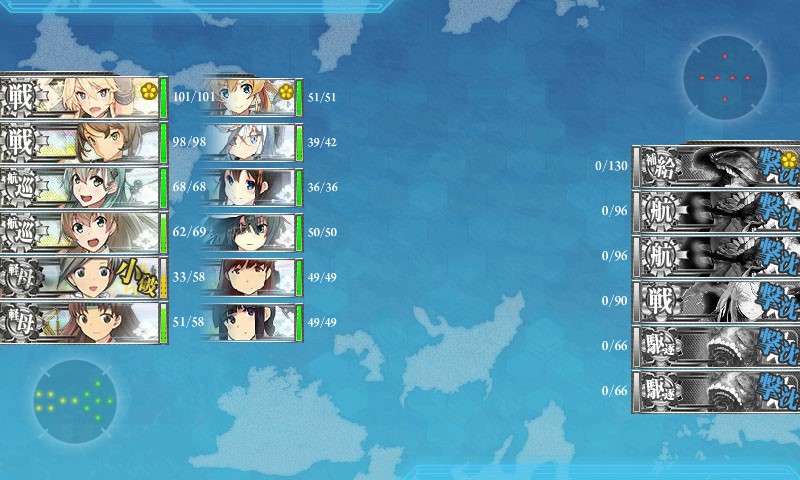Viewport: 800px width, 480px height.
Task: Select the escort ship banner with 51/51 HP
Action: click(250, 97)
